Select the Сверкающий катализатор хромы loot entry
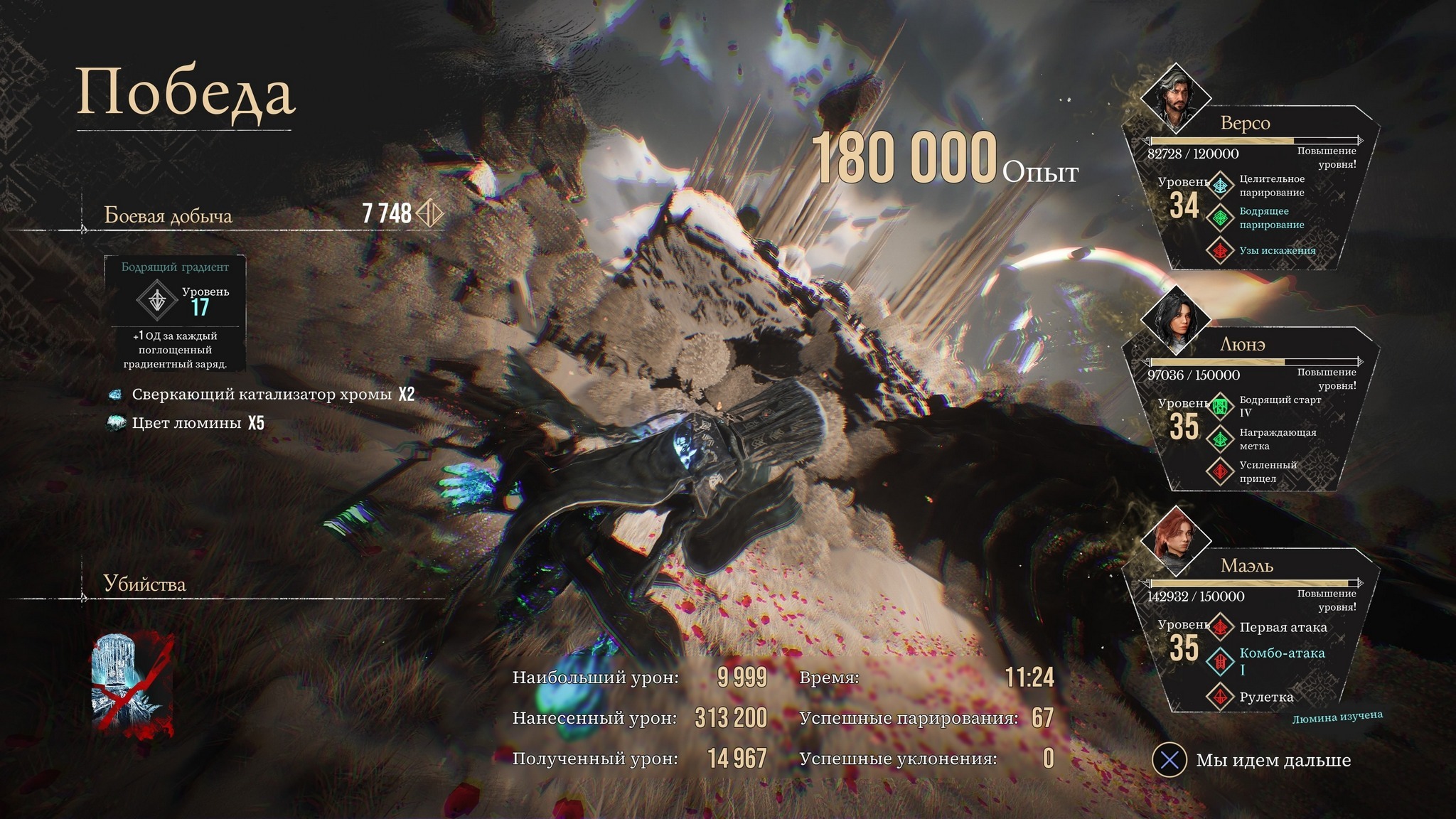 262,395
